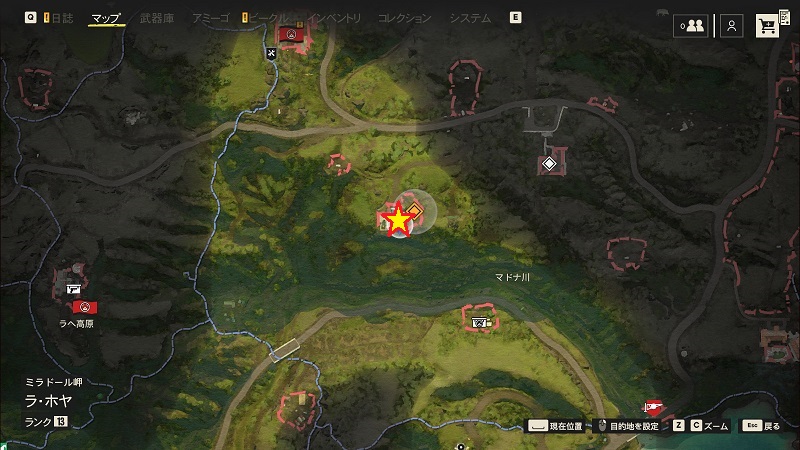
Task: Switch to the アミーゴ tab
Action: click(x=210, y=18)
